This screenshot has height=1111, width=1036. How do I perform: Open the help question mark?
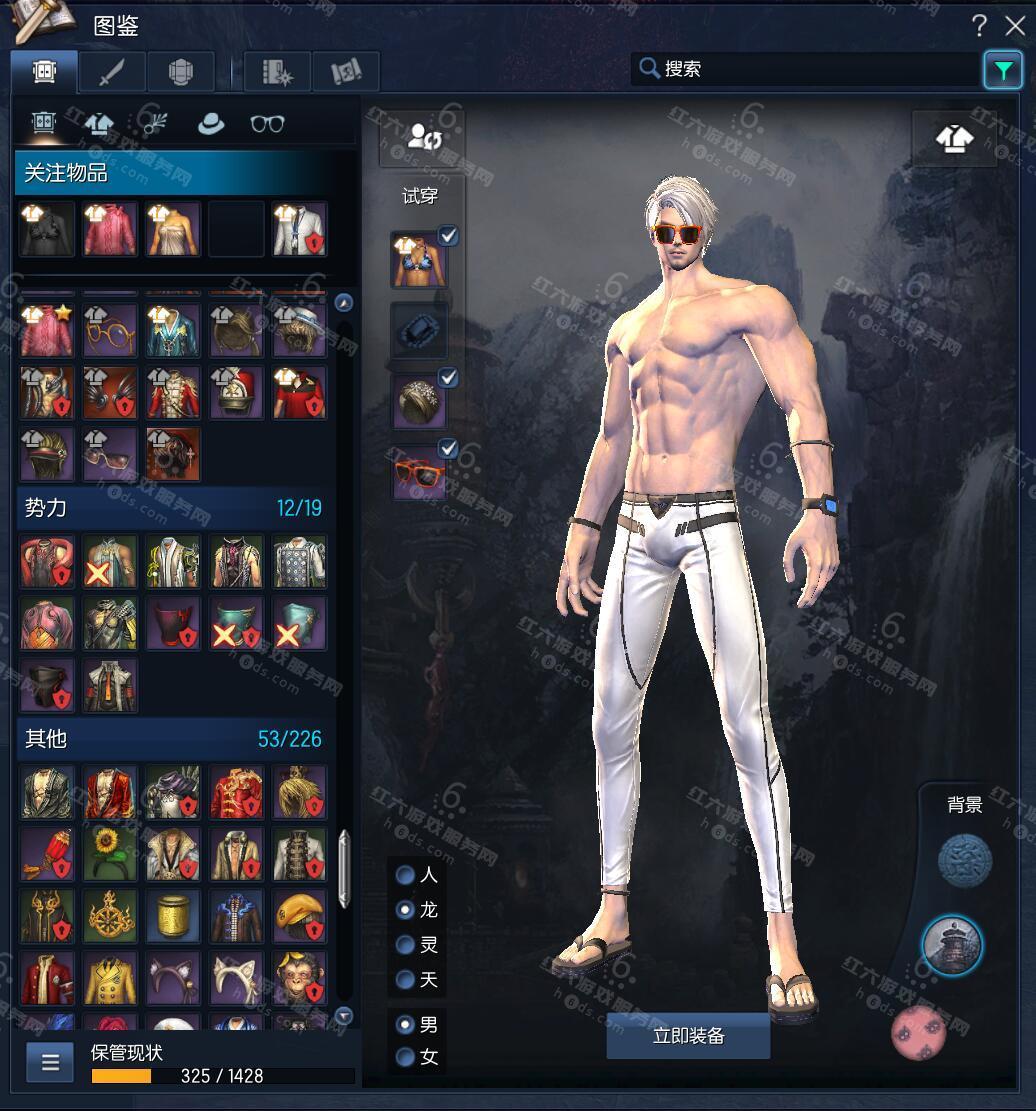979,26
